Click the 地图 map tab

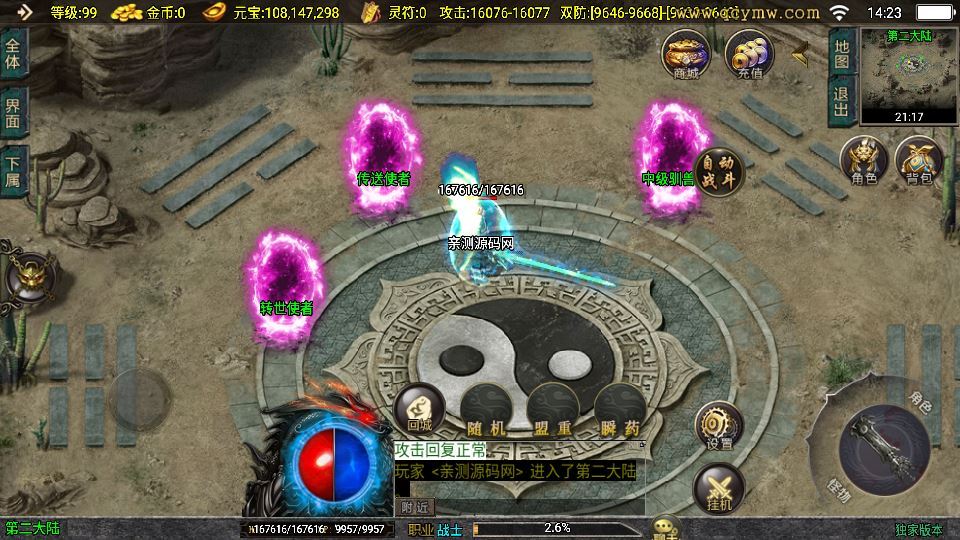pyautogui.click(x=842, y=53)
